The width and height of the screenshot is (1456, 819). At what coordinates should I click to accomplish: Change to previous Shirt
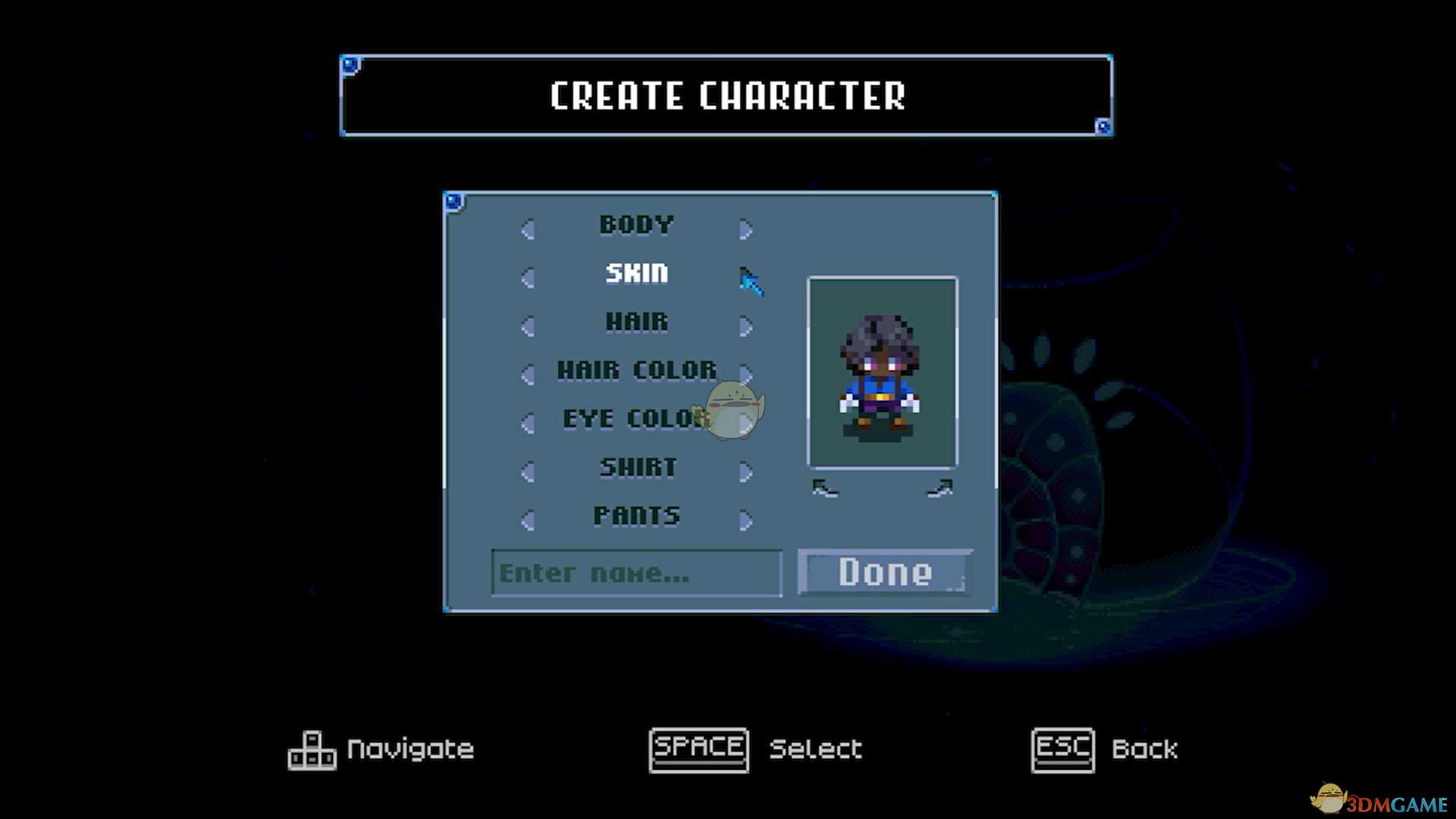point(528,472)
